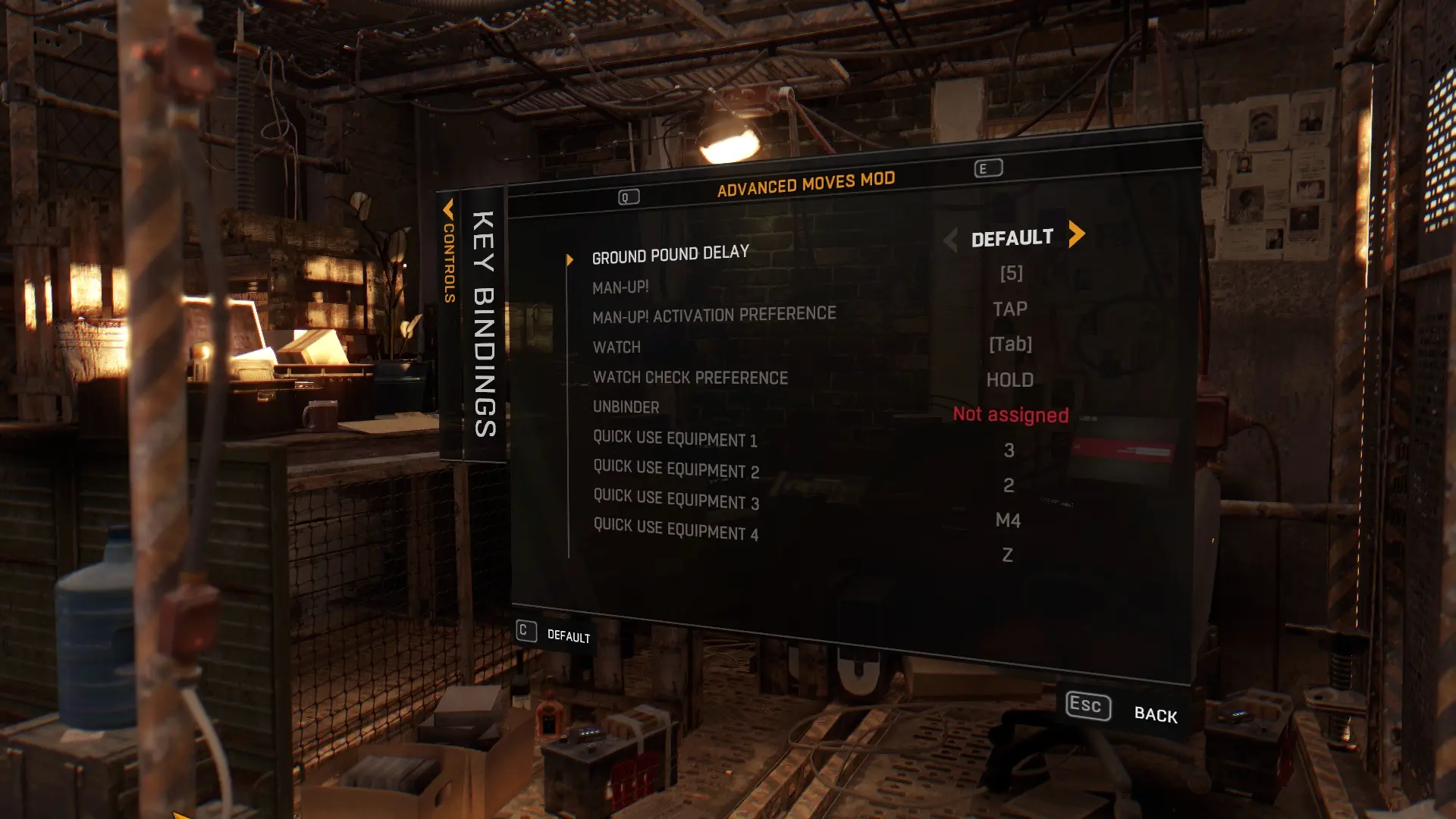Image resolution: width=1456 pixels, height=819 pixels.
Task: Choose Quick Use Equipment 4 binding
Action: point(676,530)
